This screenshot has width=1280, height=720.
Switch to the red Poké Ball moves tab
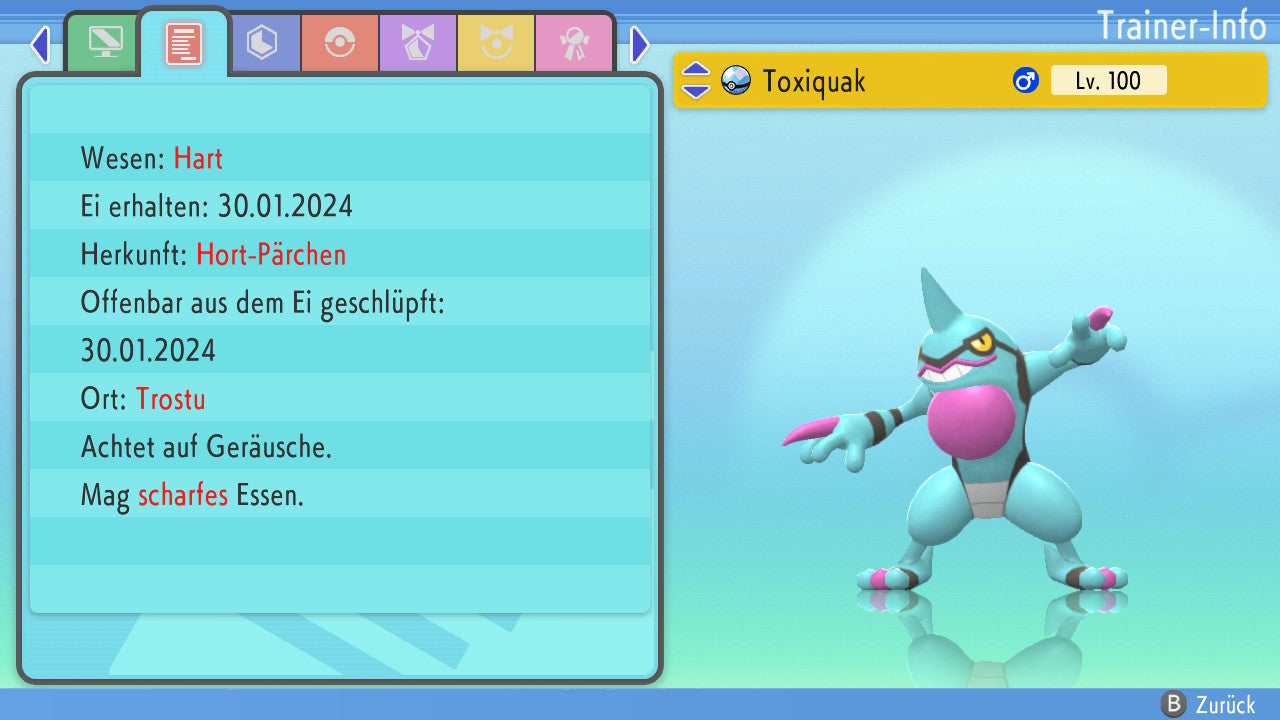pos(340,44)
